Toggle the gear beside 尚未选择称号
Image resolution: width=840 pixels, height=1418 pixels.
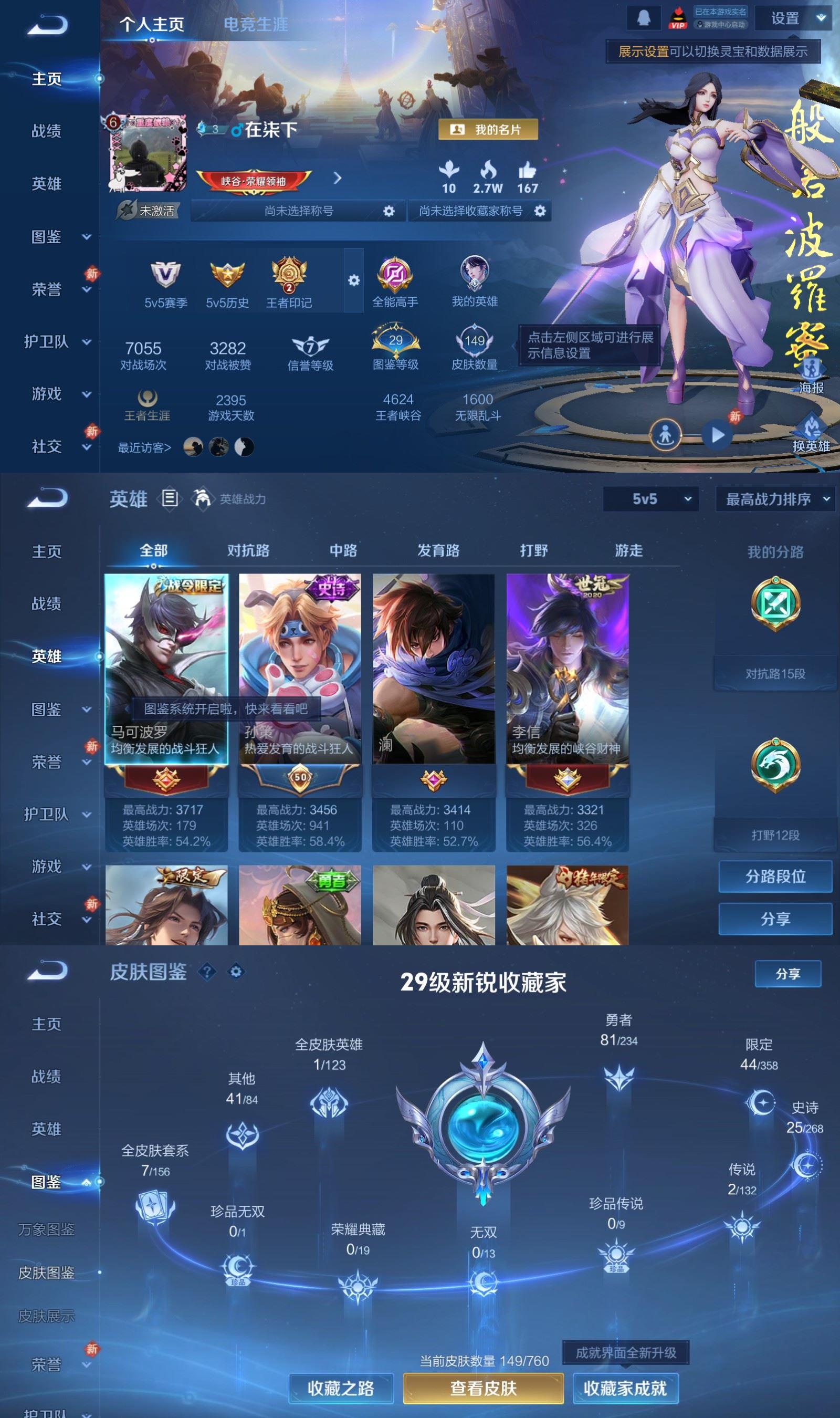[388, 211]
